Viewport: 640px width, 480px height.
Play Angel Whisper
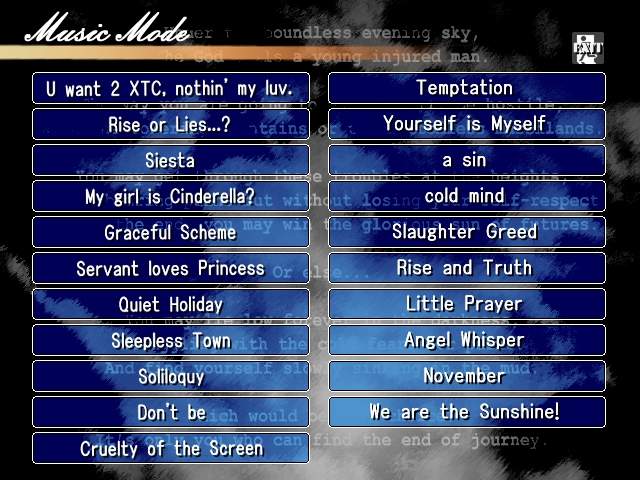point(466,340)
